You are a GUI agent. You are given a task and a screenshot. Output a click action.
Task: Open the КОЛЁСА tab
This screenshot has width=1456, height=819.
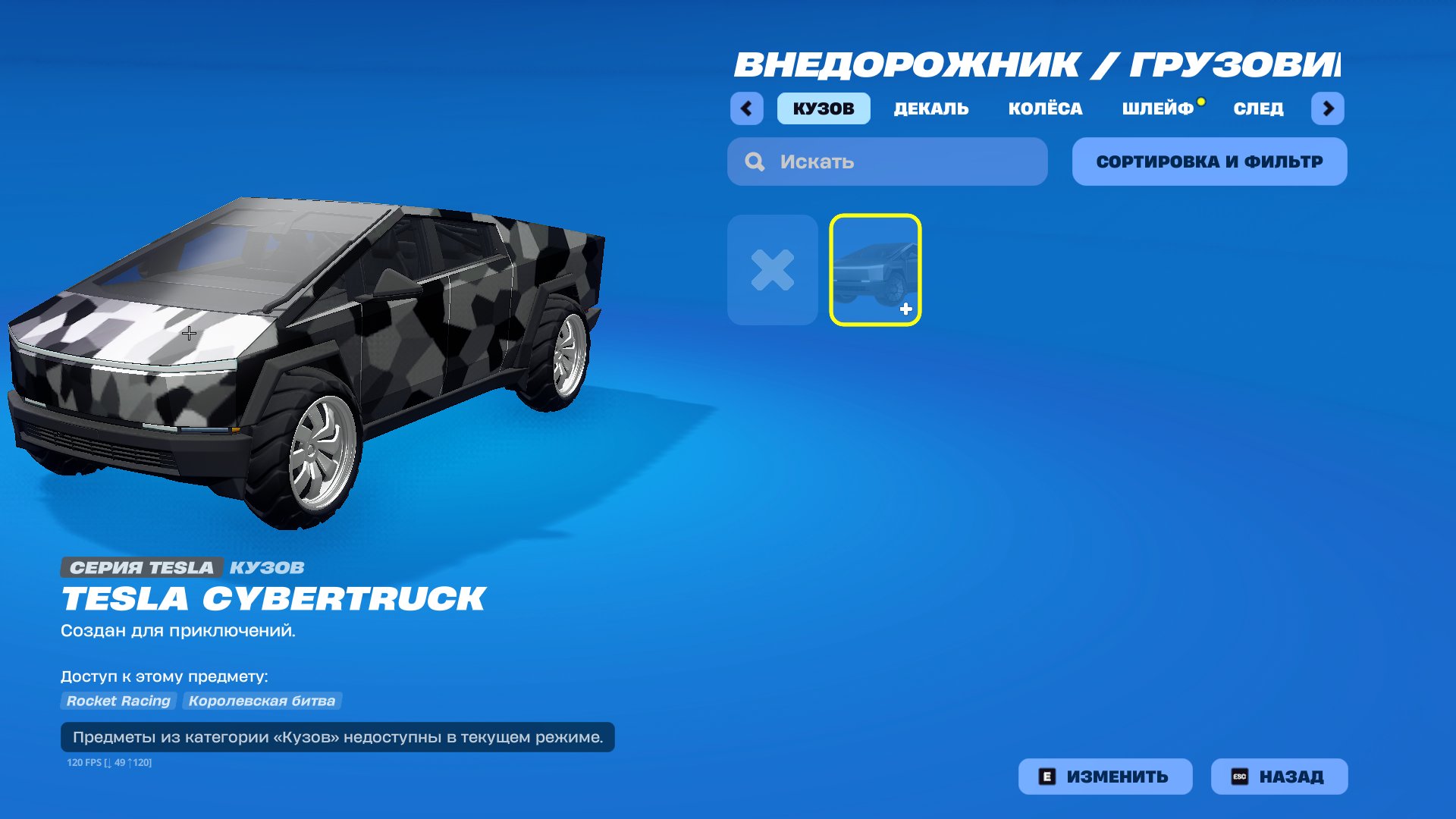click(x=1045, y=108)
